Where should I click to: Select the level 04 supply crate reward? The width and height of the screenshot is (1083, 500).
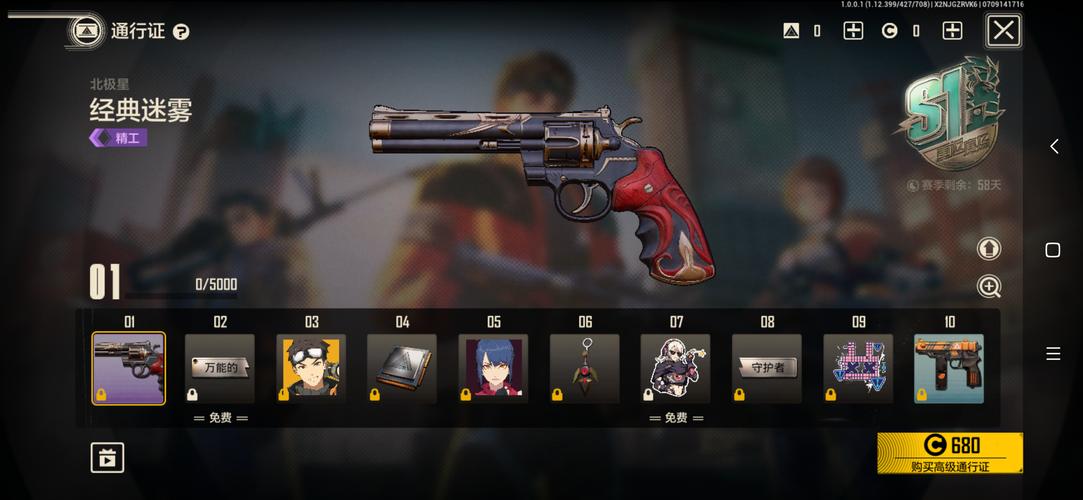coord(402,368)
